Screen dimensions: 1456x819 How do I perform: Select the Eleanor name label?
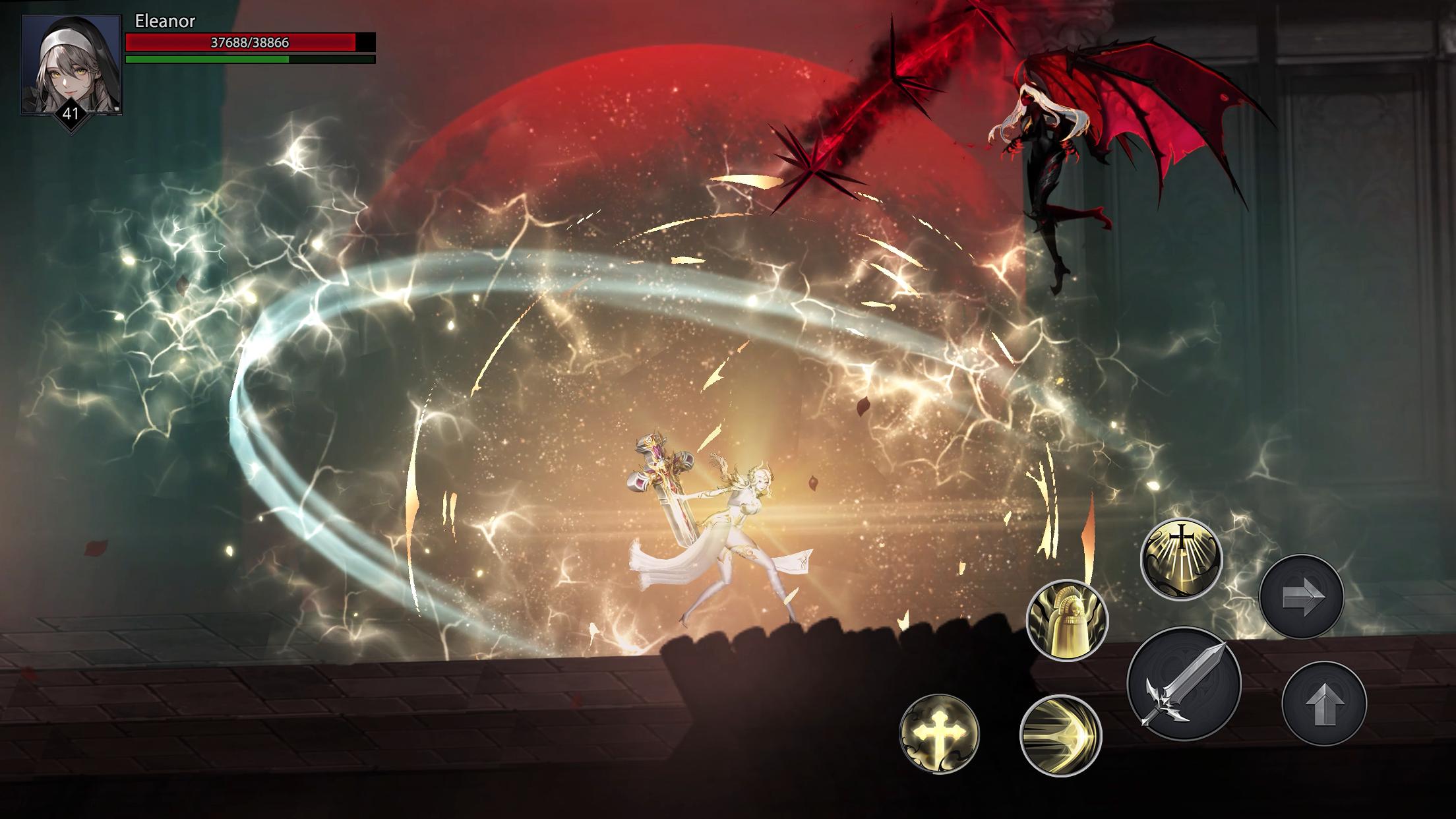pos(162,22)
